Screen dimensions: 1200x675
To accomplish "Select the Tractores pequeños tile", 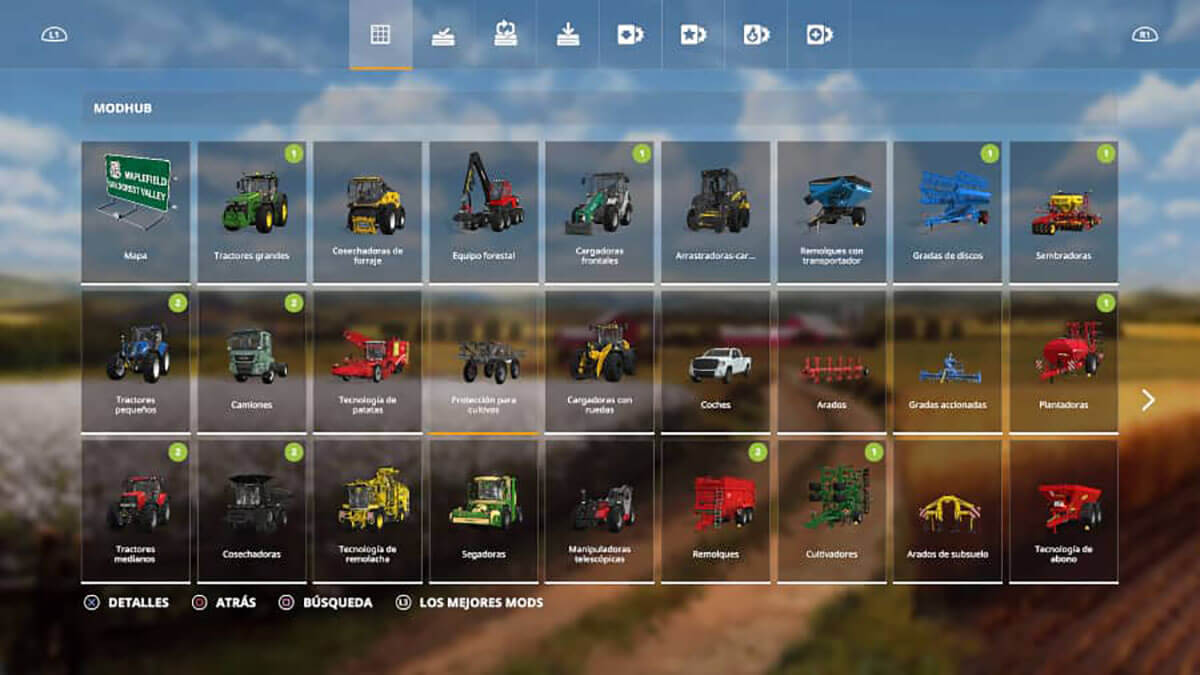I will point(135,361).
